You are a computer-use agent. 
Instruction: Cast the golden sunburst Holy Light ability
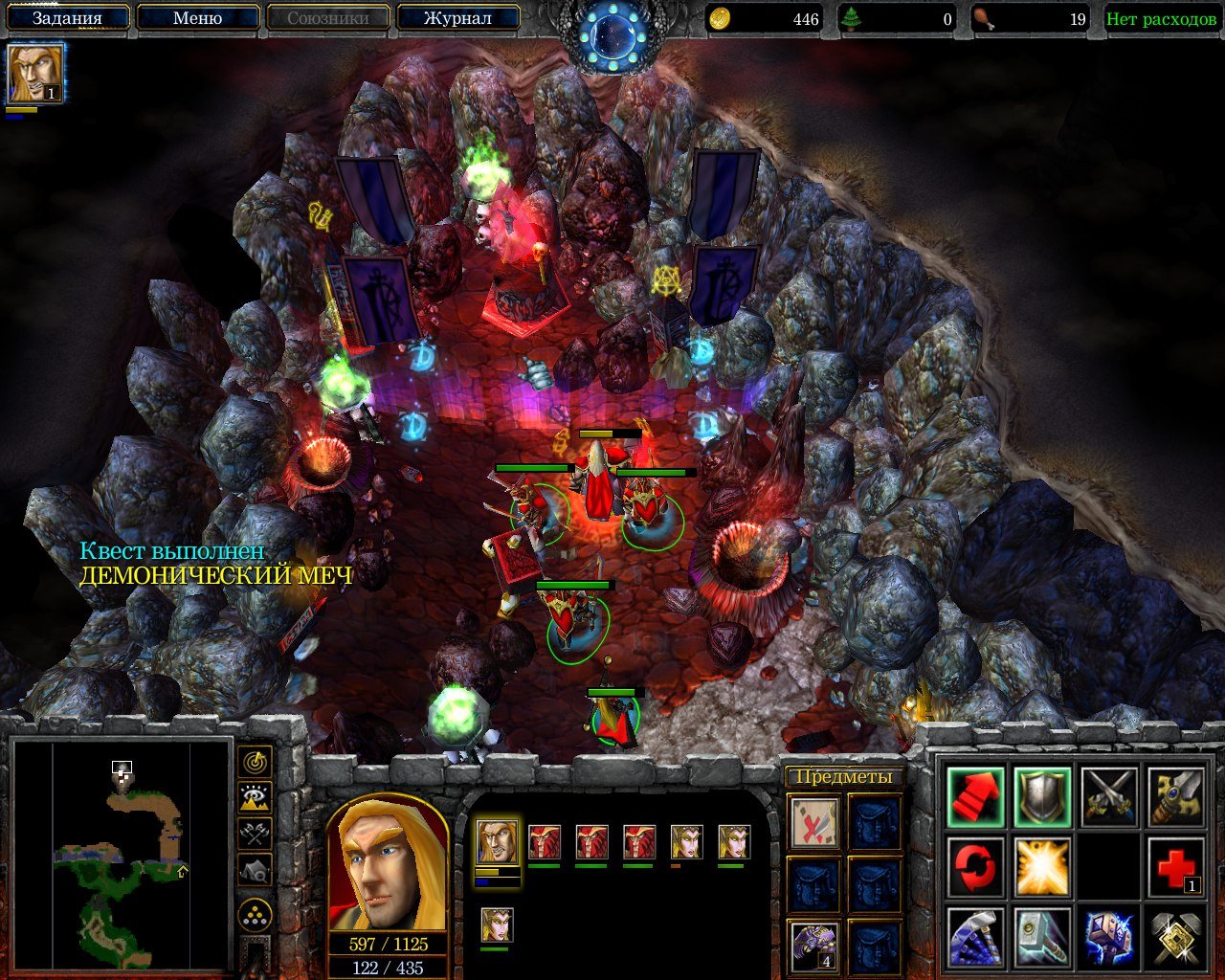tap(1041, 867)
